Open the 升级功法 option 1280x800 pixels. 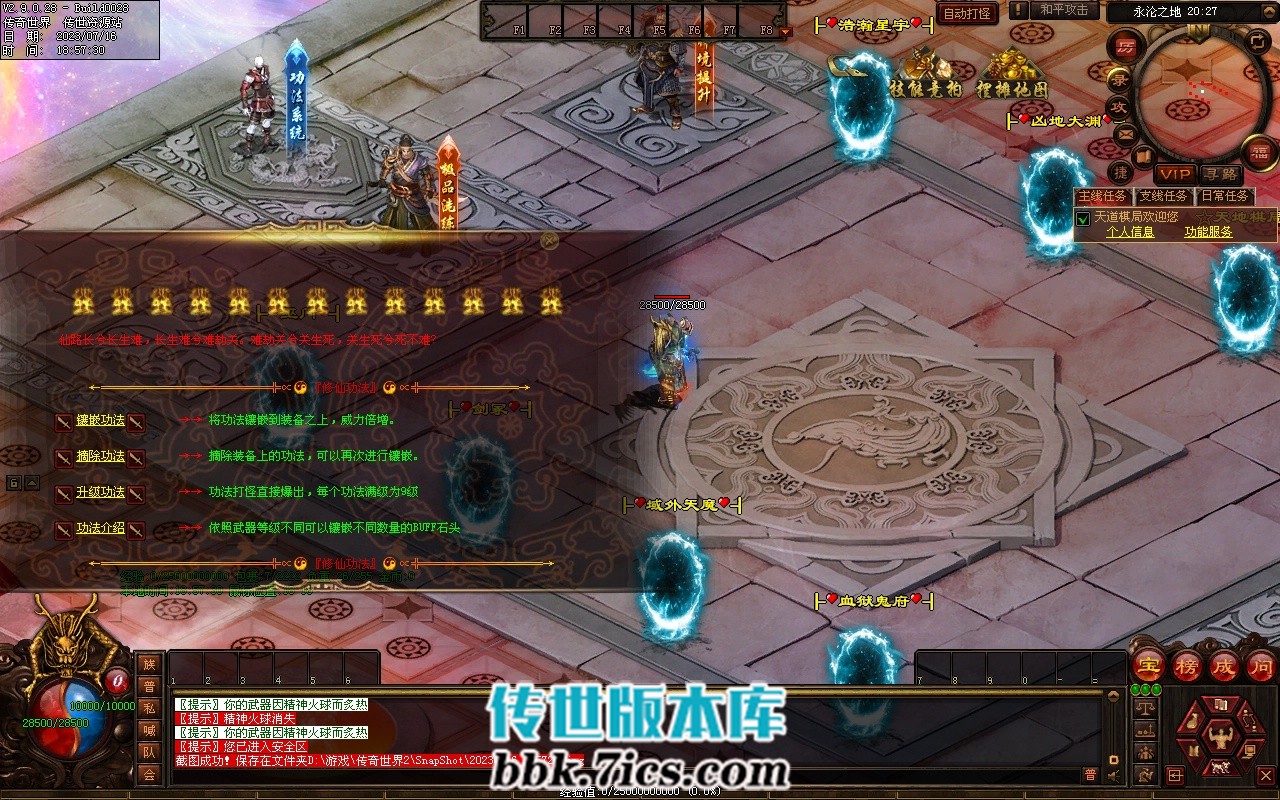tap(100, 493)
